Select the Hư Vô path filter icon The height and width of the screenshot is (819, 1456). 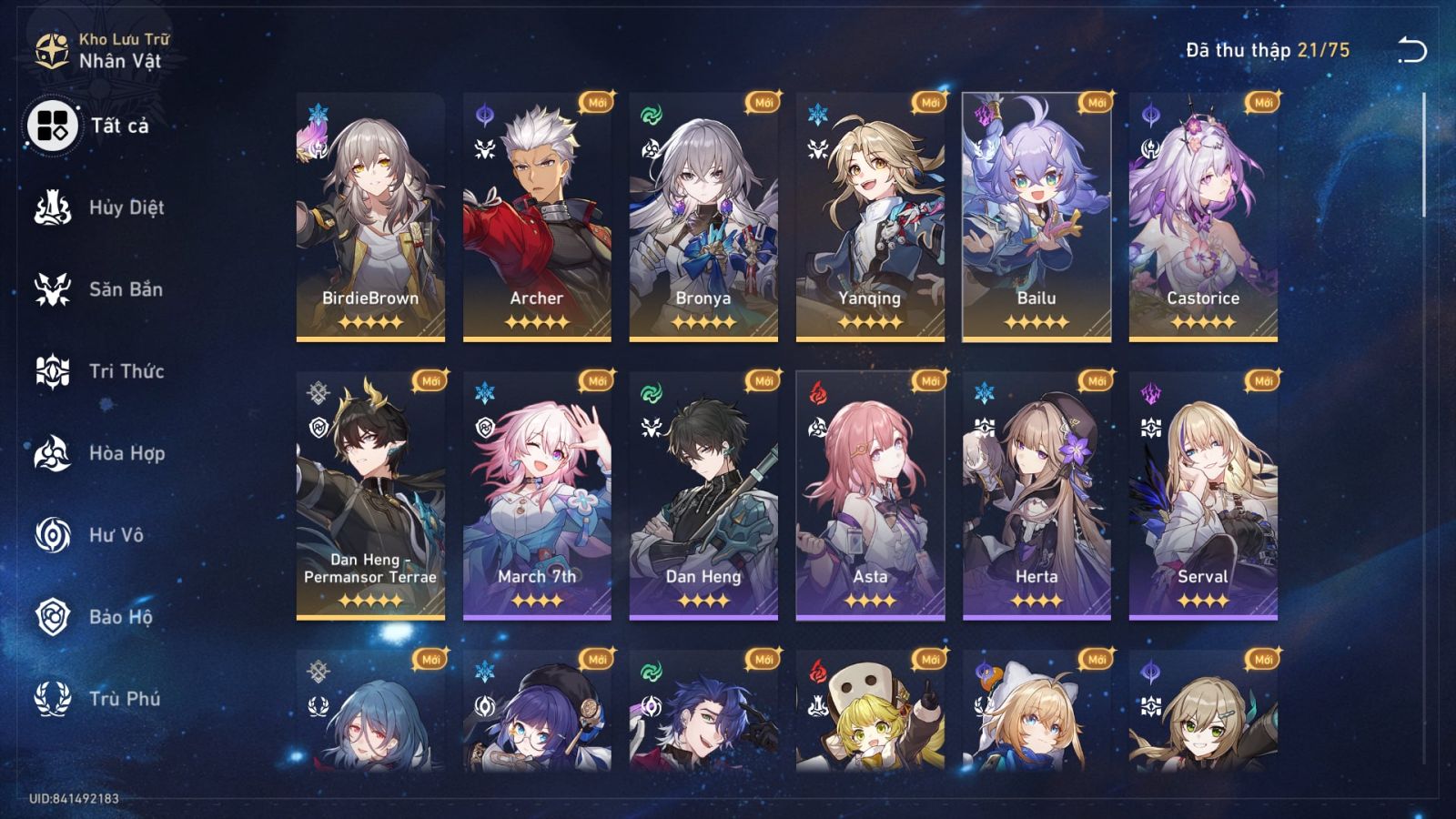coord(55,536)
